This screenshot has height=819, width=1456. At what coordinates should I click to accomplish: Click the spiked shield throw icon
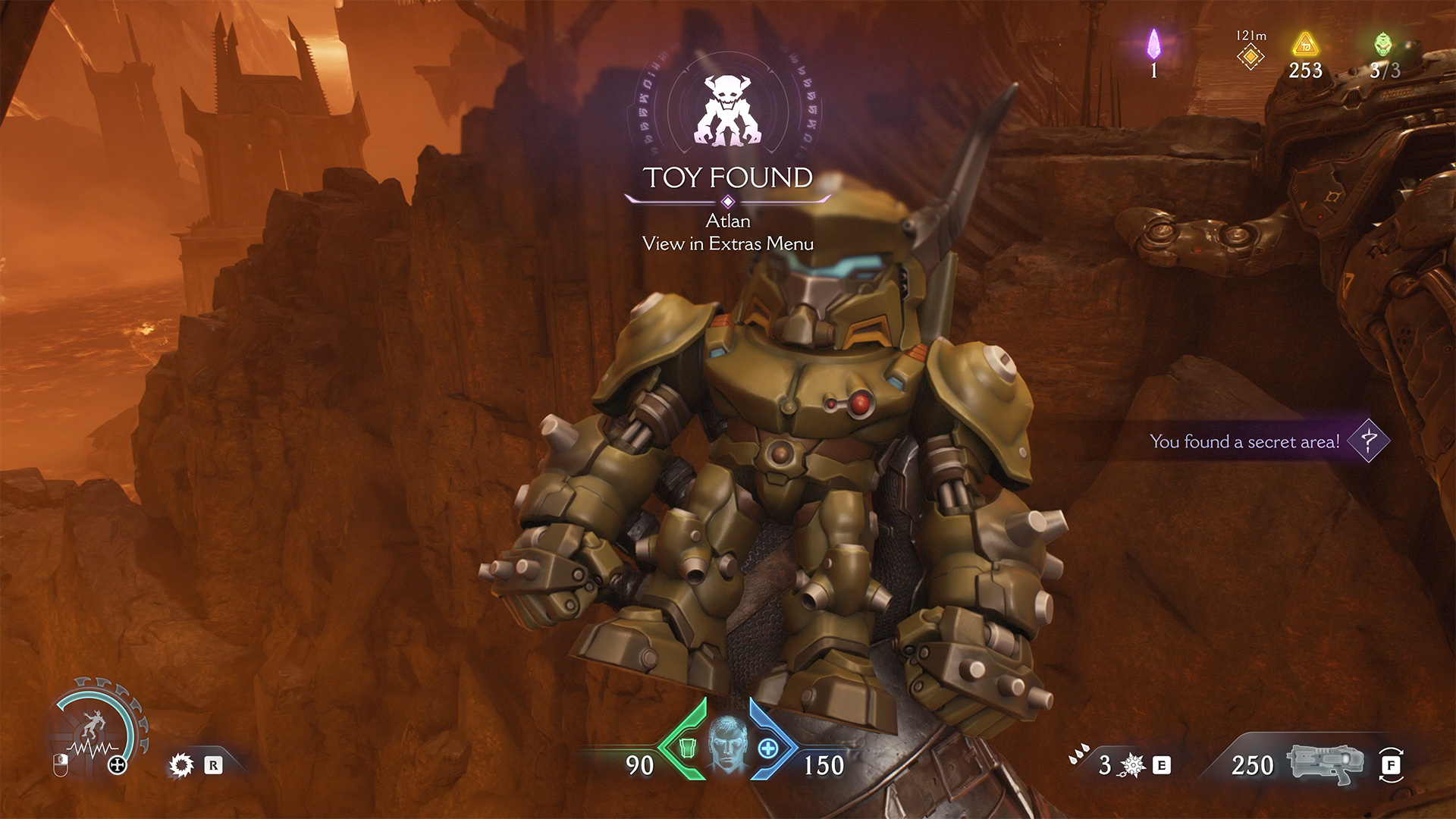(x=1132, y=765)
